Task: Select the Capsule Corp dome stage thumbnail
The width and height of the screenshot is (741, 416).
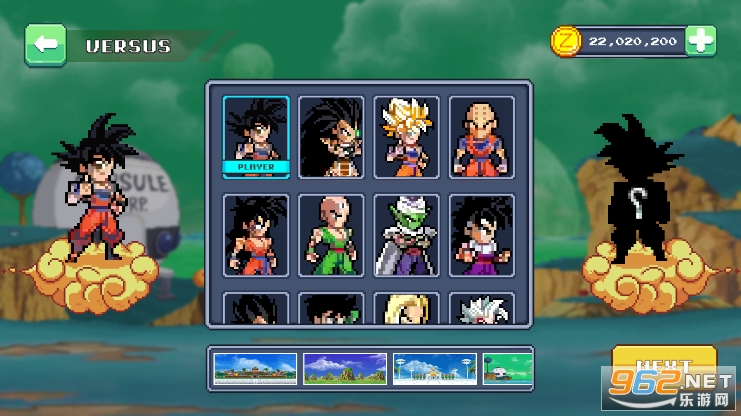Action: coord(506,369)
